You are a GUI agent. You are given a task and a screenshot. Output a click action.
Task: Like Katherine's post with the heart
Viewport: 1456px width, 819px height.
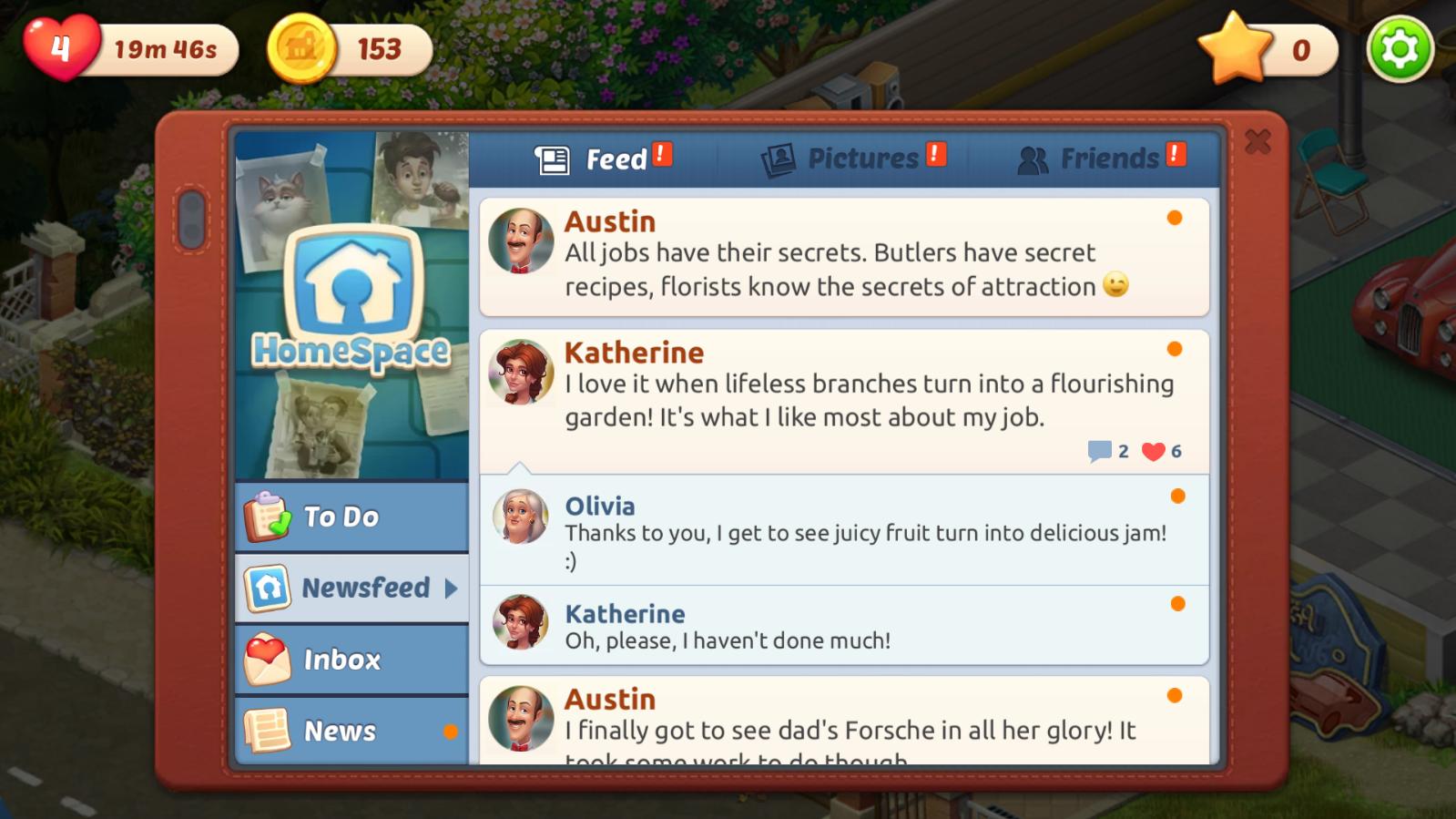[1154, 451]
